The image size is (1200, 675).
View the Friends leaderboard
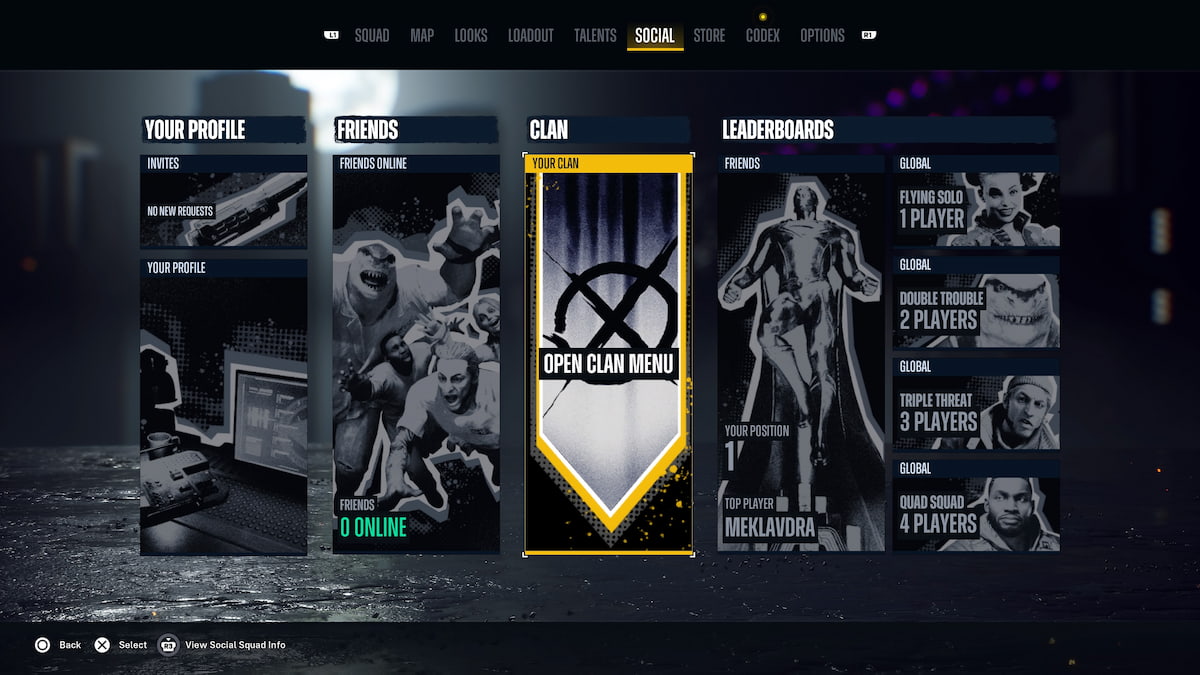coord(801,354)
